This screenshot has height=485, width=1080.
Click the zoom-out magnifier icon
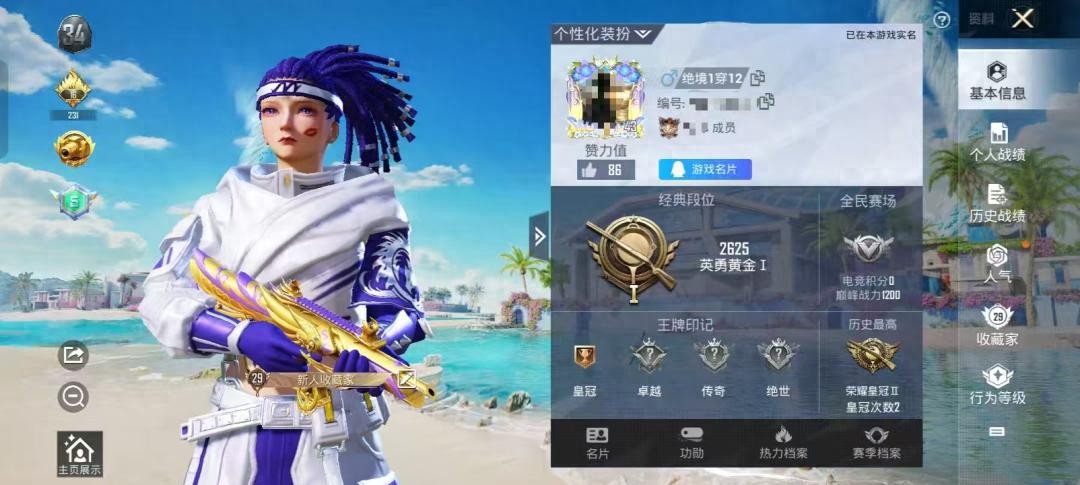pyautogui.click(x=73, y=397)
